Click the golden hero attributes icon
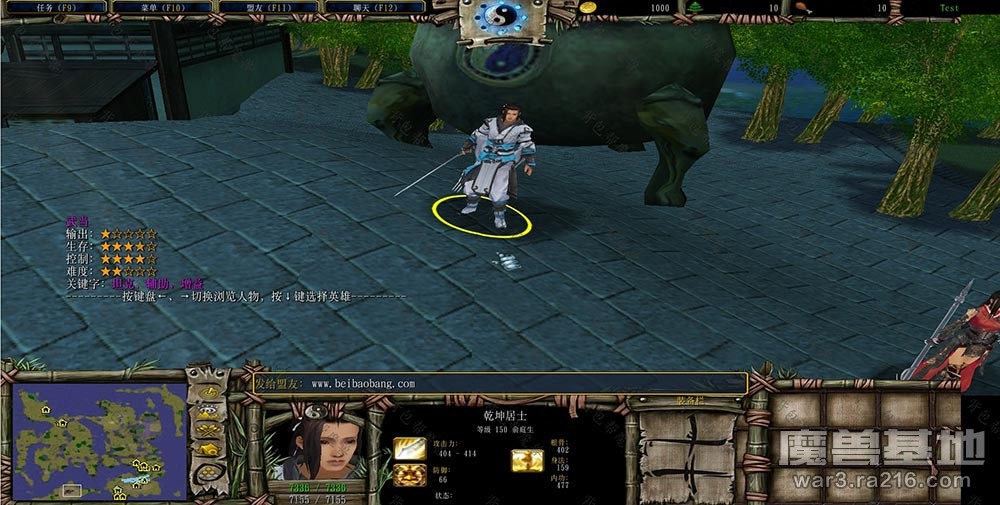This screenshot has height=505, width=1000. coord(527,459)
